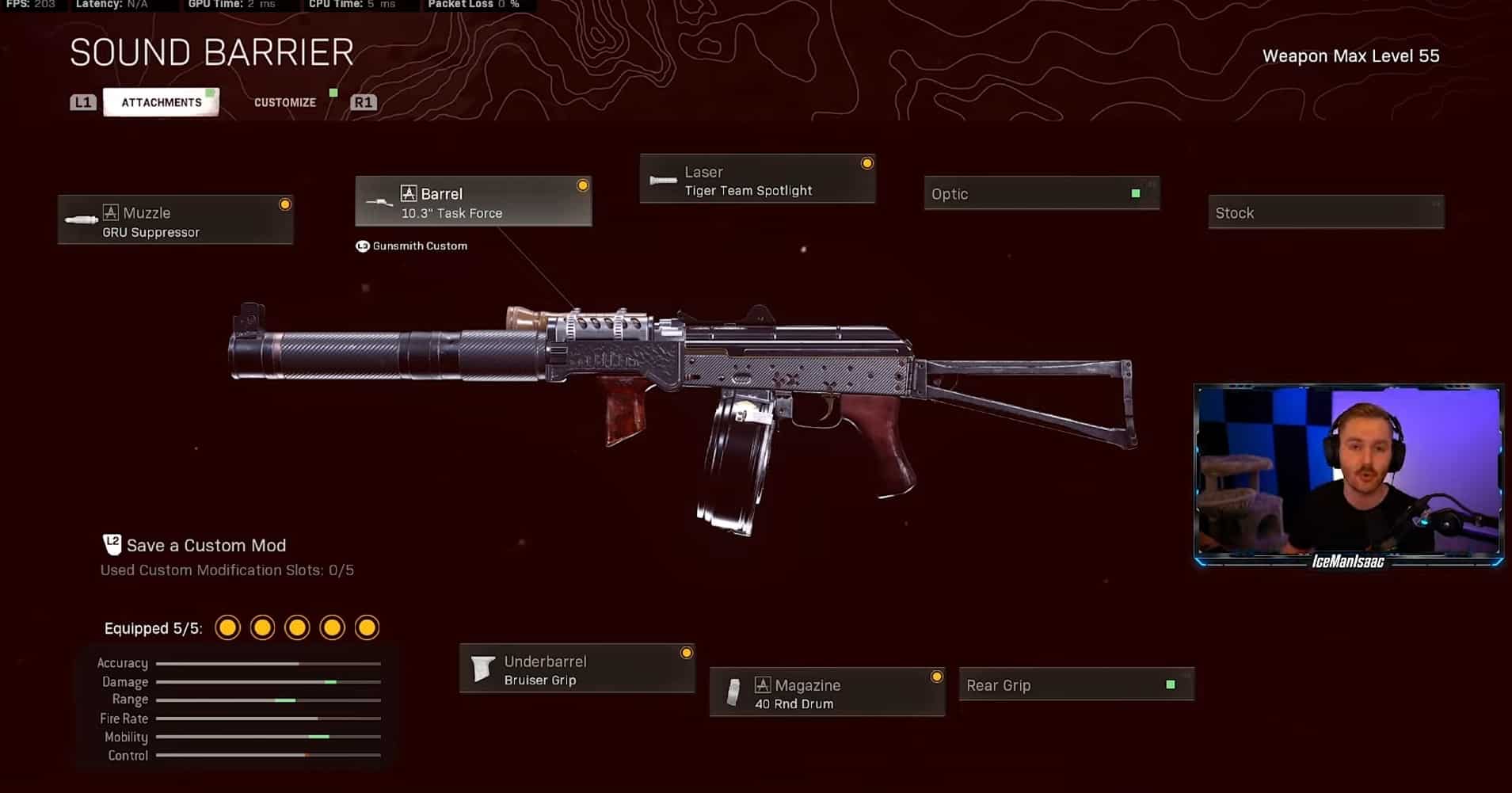Image resolution: width=1512 pixels, height=793 pixels.
Task: Select the Muzzle GRU Suppressor slot
Action: [176, 220]
